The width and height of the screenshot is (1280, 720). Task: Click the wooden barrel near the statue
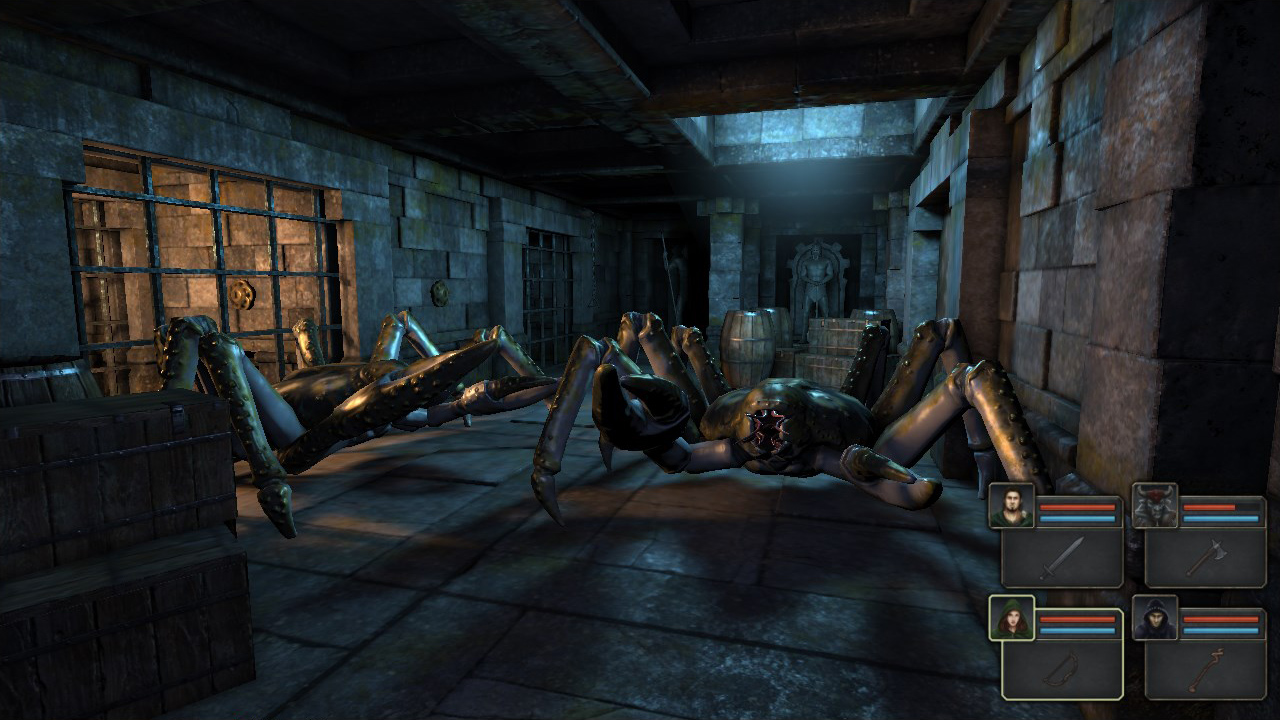point(752,340)
